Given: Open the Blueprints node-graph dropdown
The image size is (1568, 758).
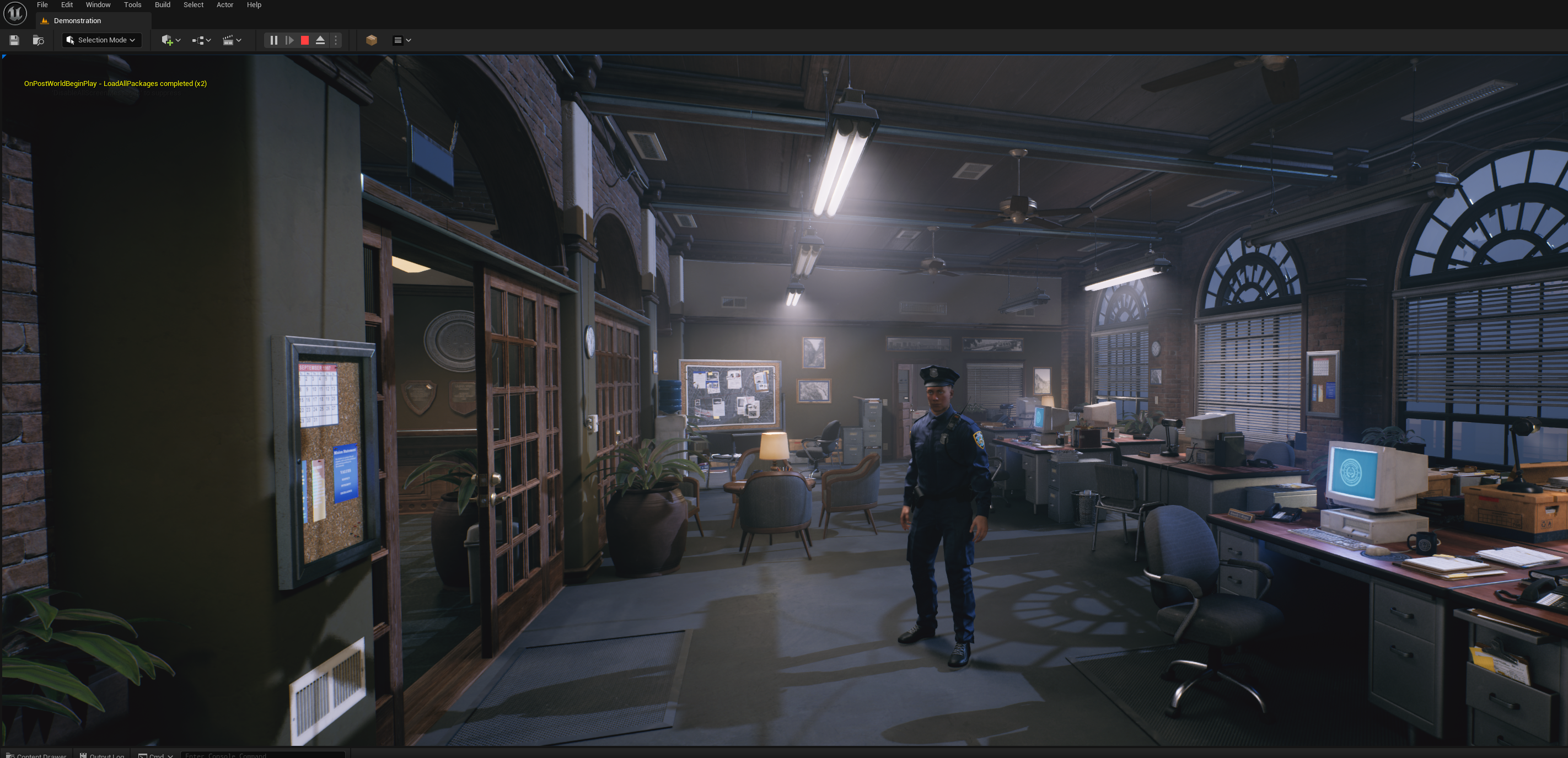Looking at the screenshot, I should tap(201, 40).
